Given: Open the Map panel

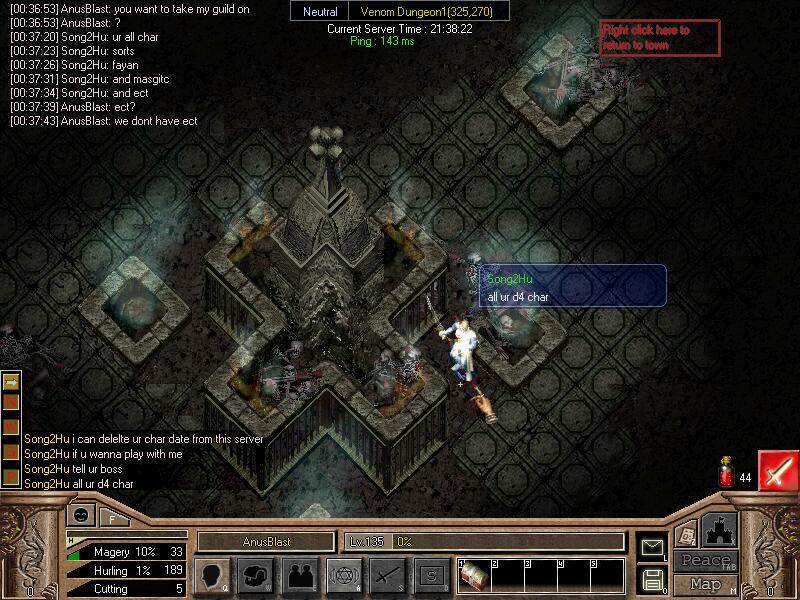Looking at the screenshot, I should tap(705, 584).
